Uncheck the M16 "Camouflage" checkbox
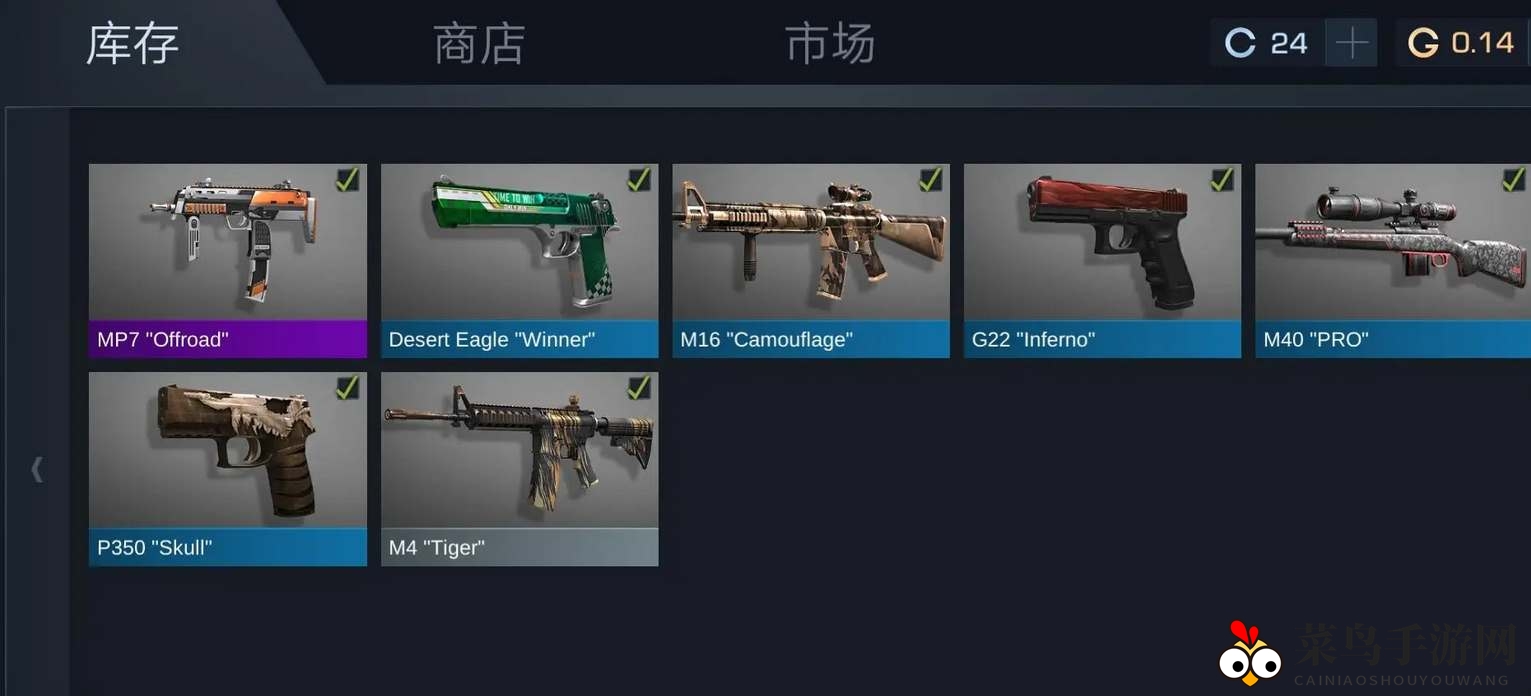Viewport: 1531px width, 696px height. (x=930, y=180)
